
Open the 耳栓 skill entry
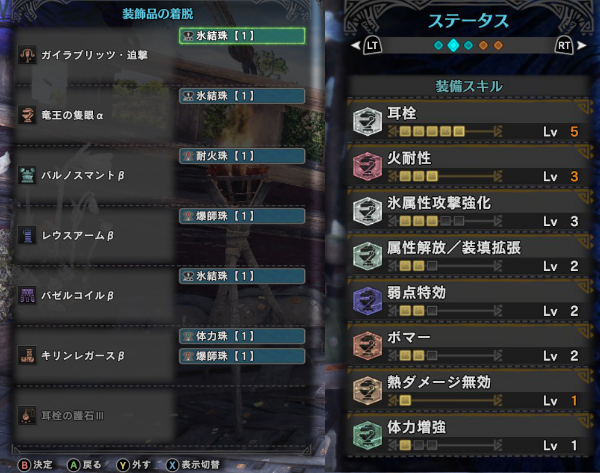pos(470,124)
